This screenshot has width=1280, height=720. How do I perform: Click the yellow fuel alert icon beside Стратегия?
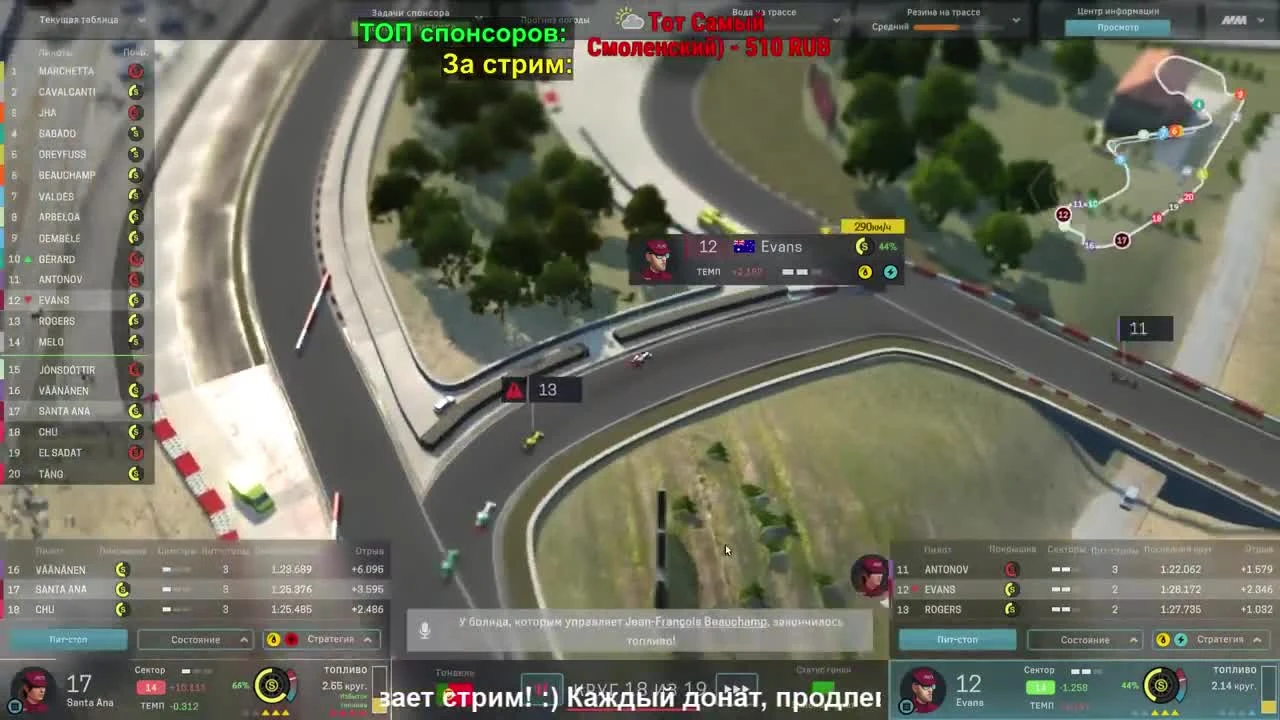[x=273, y=639]
